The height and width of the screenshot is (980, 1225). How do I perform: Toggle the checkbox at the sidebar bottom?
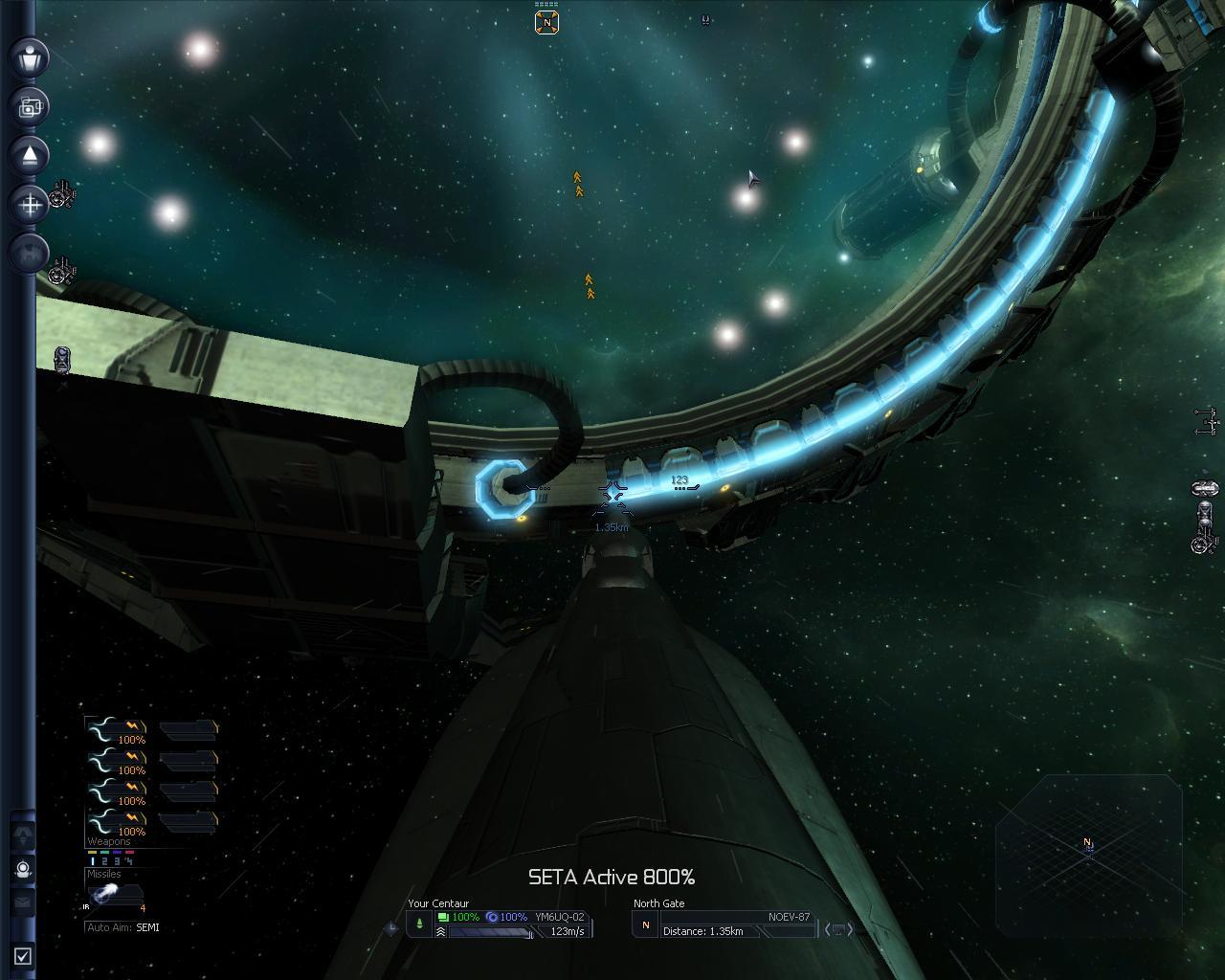pyautogui.click(x=23, y=955)
